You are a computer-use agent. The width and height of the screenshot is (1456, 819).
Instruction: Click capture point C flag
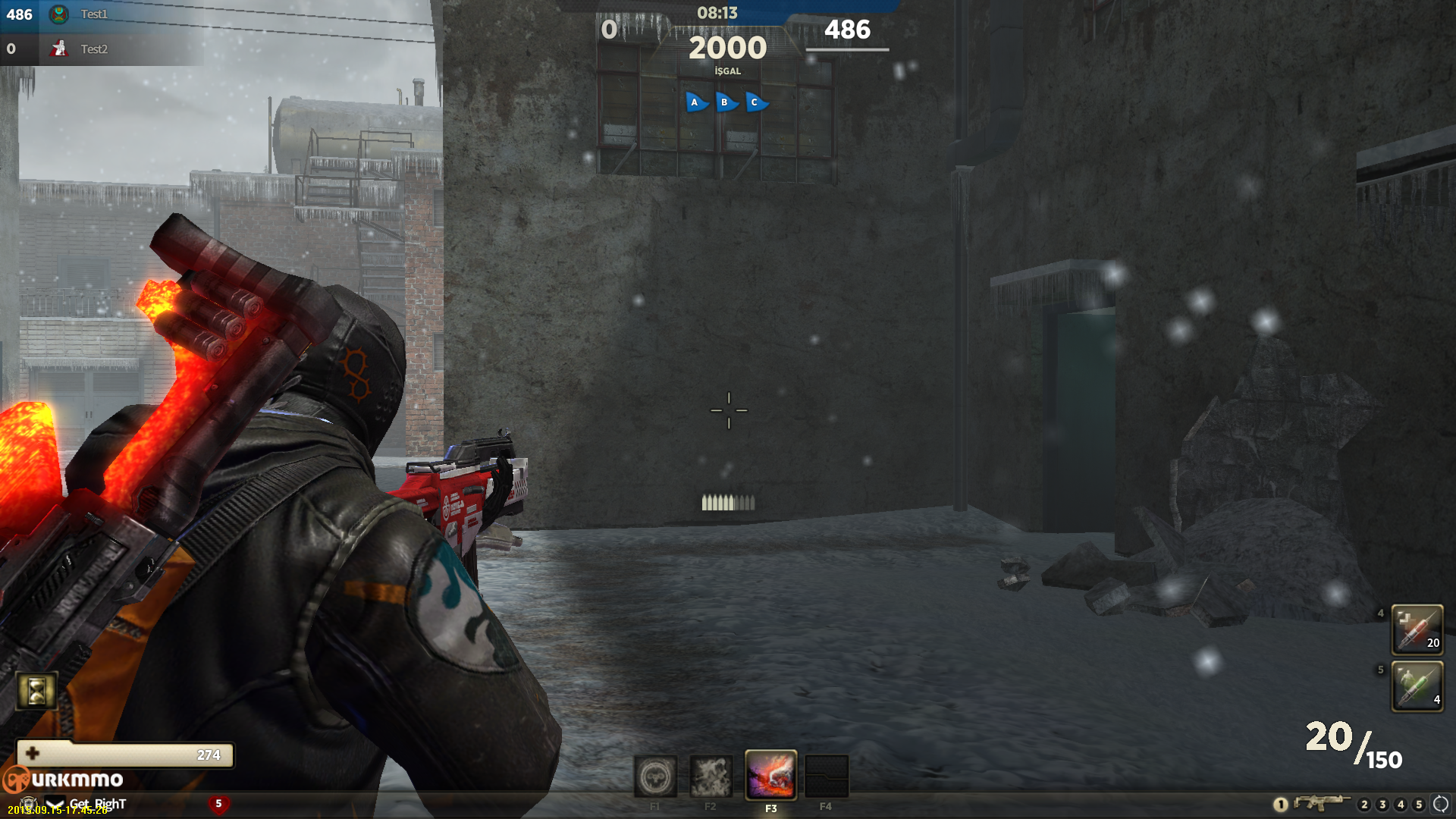(x=755, y=102)
